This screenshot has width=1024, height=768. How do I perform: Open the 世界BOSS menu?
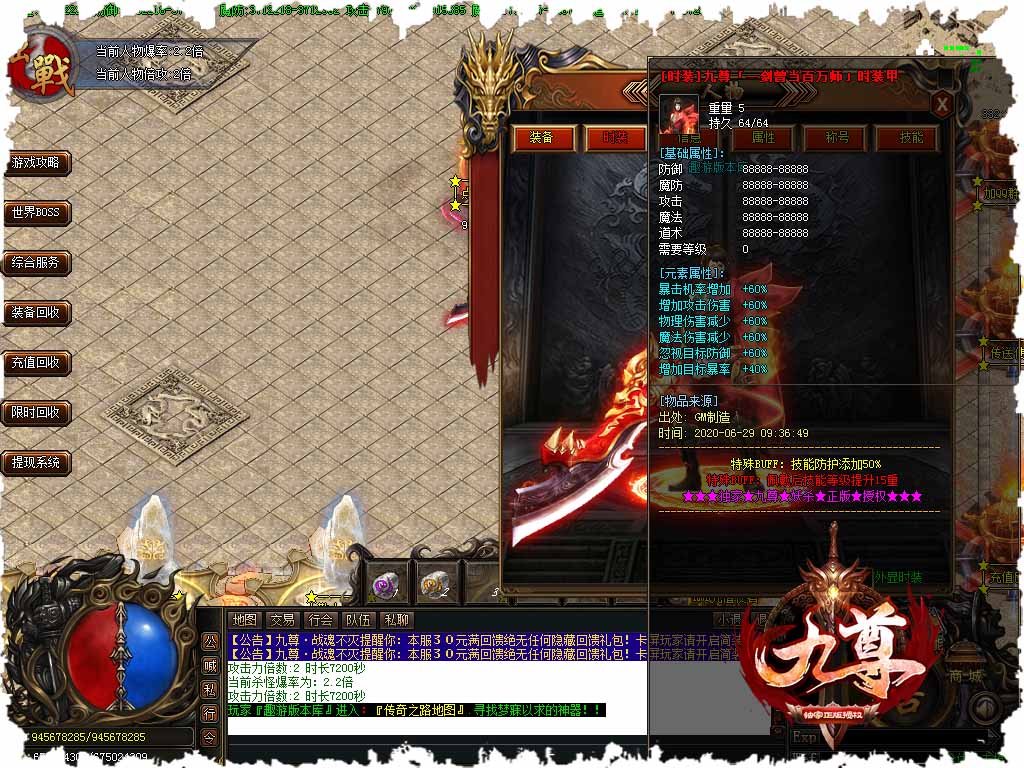tap(36, 213)
